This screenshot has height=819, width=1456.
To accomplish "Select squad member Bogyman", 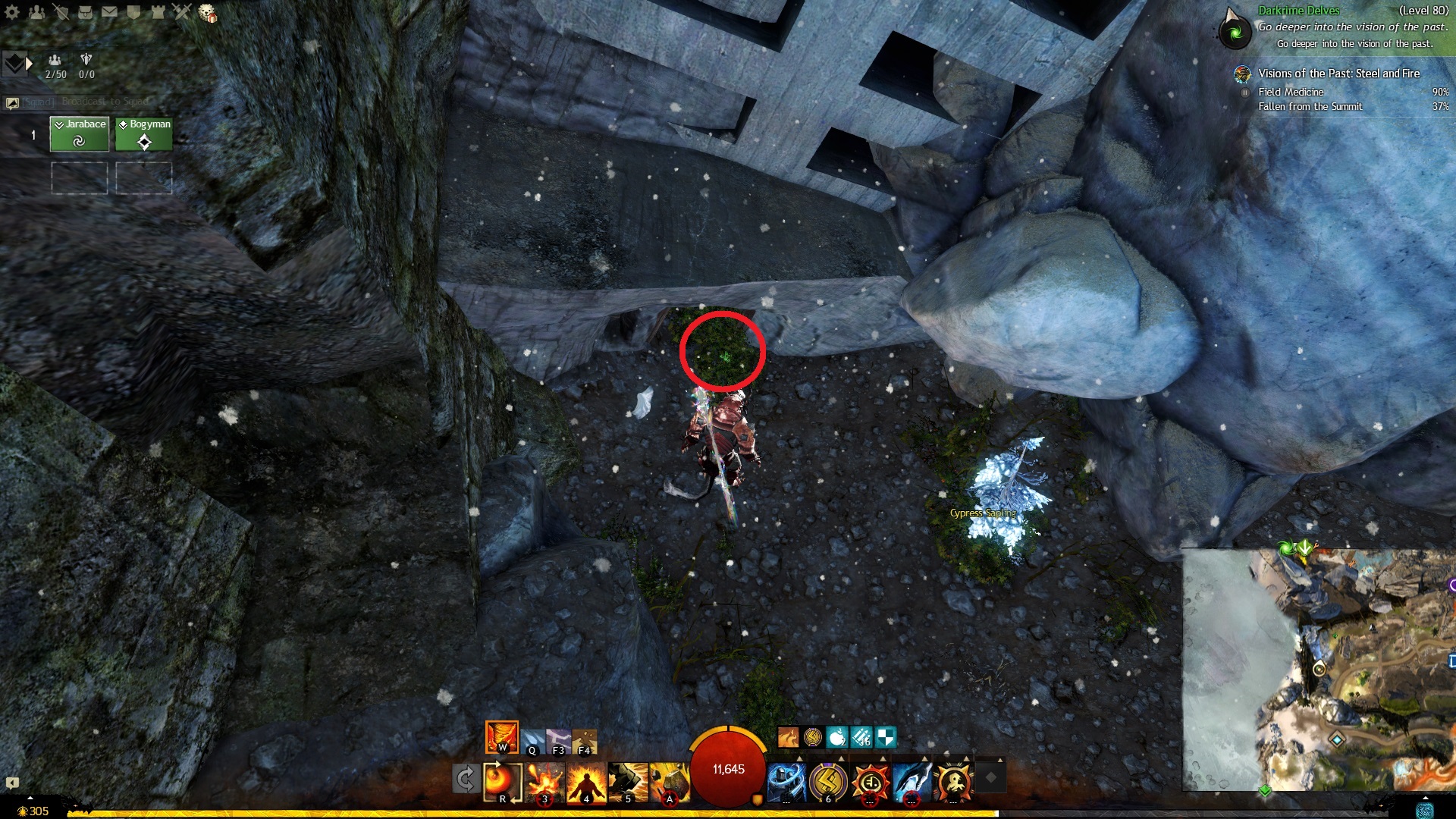I will pos(144,134).
